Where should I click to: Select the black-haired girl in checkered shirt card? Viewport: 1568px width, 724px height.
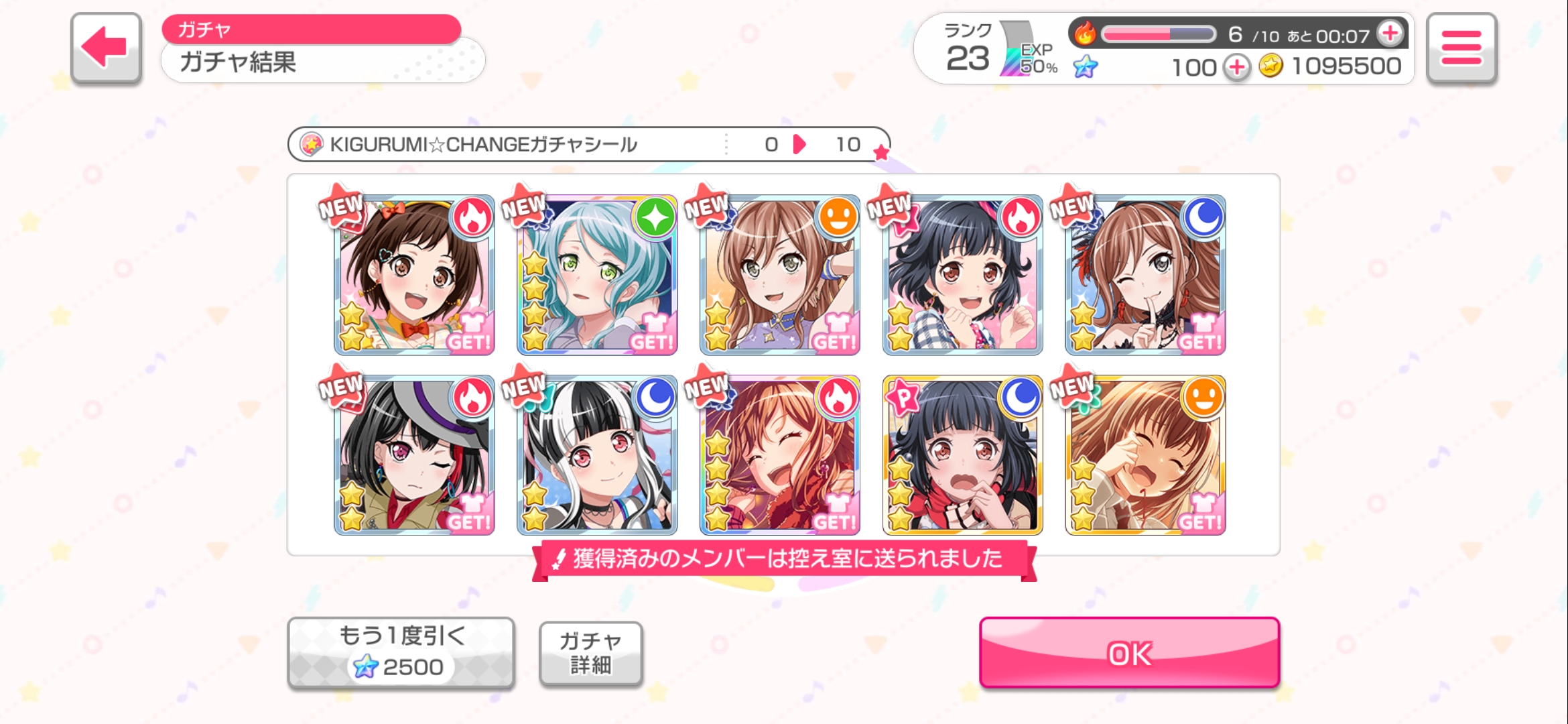962,275
